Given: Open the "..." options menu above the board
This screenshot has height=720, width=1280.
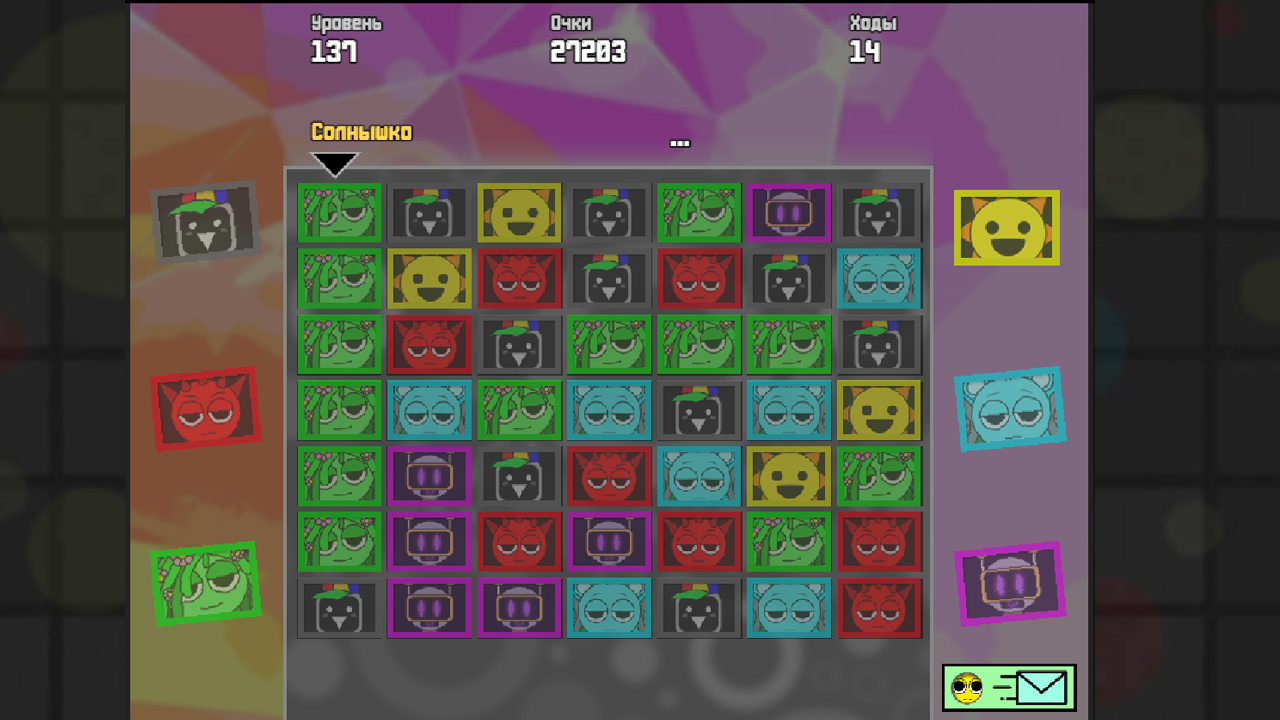Looking at the screenshot, I should [x=680, y=142].
